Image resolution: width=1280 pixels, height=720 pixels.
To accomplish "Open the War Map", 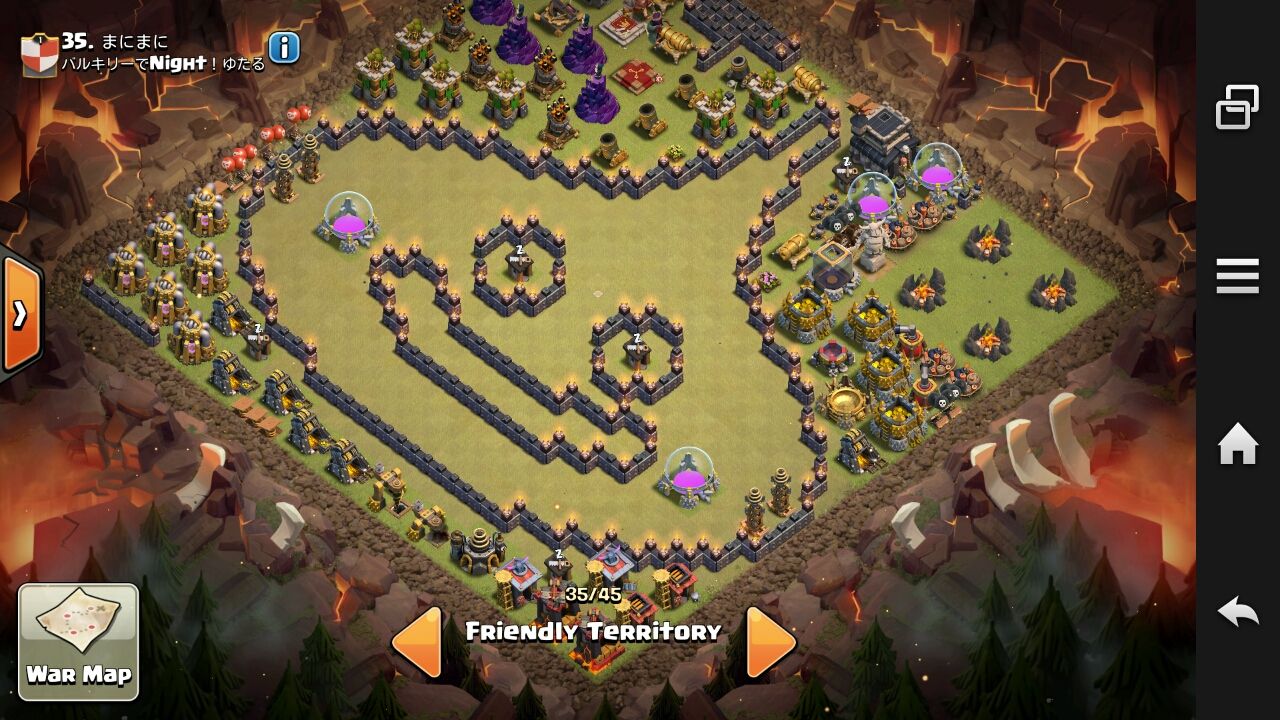I will (80, 640).
